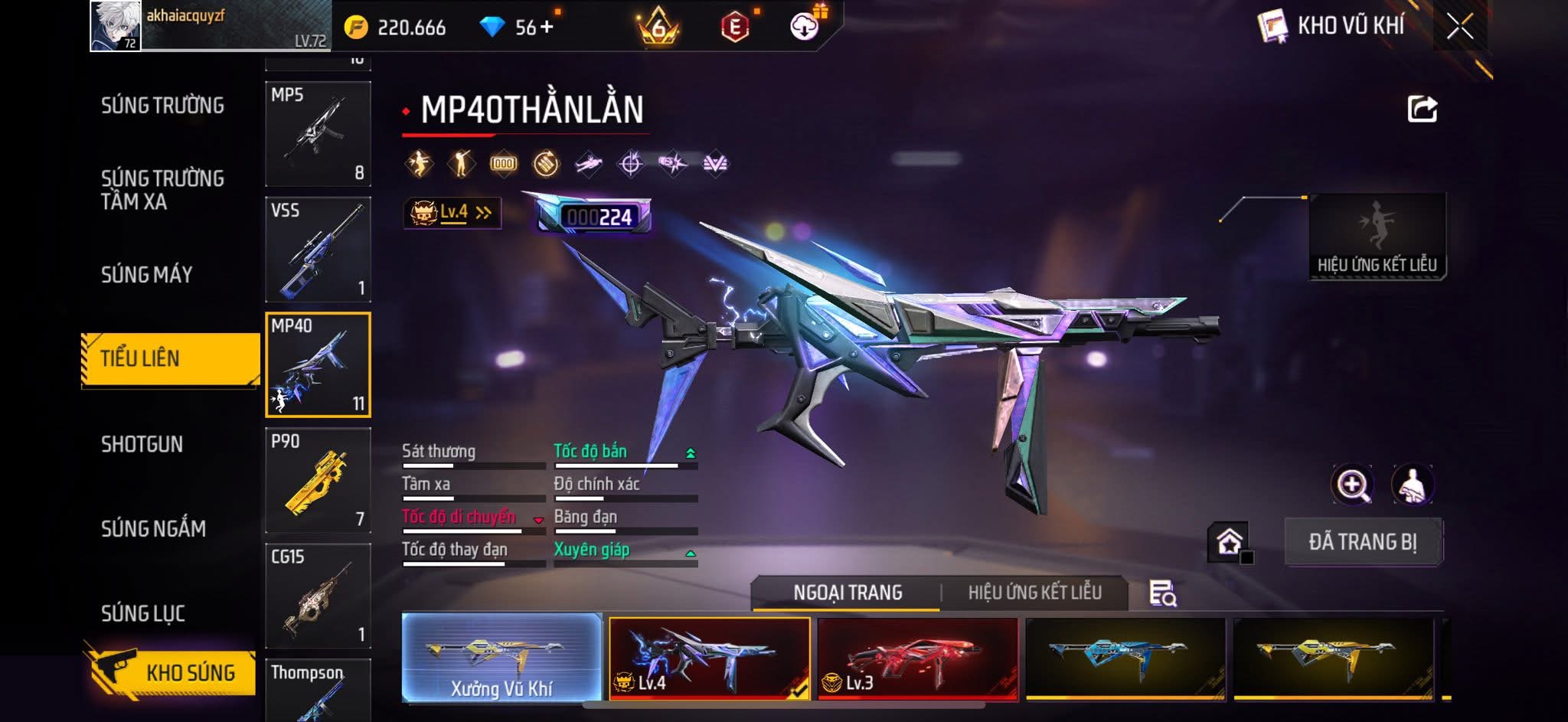Open the Lv.4 skin upgrade button
This screenshot has width=1568, height=722.
pos(452,213)
